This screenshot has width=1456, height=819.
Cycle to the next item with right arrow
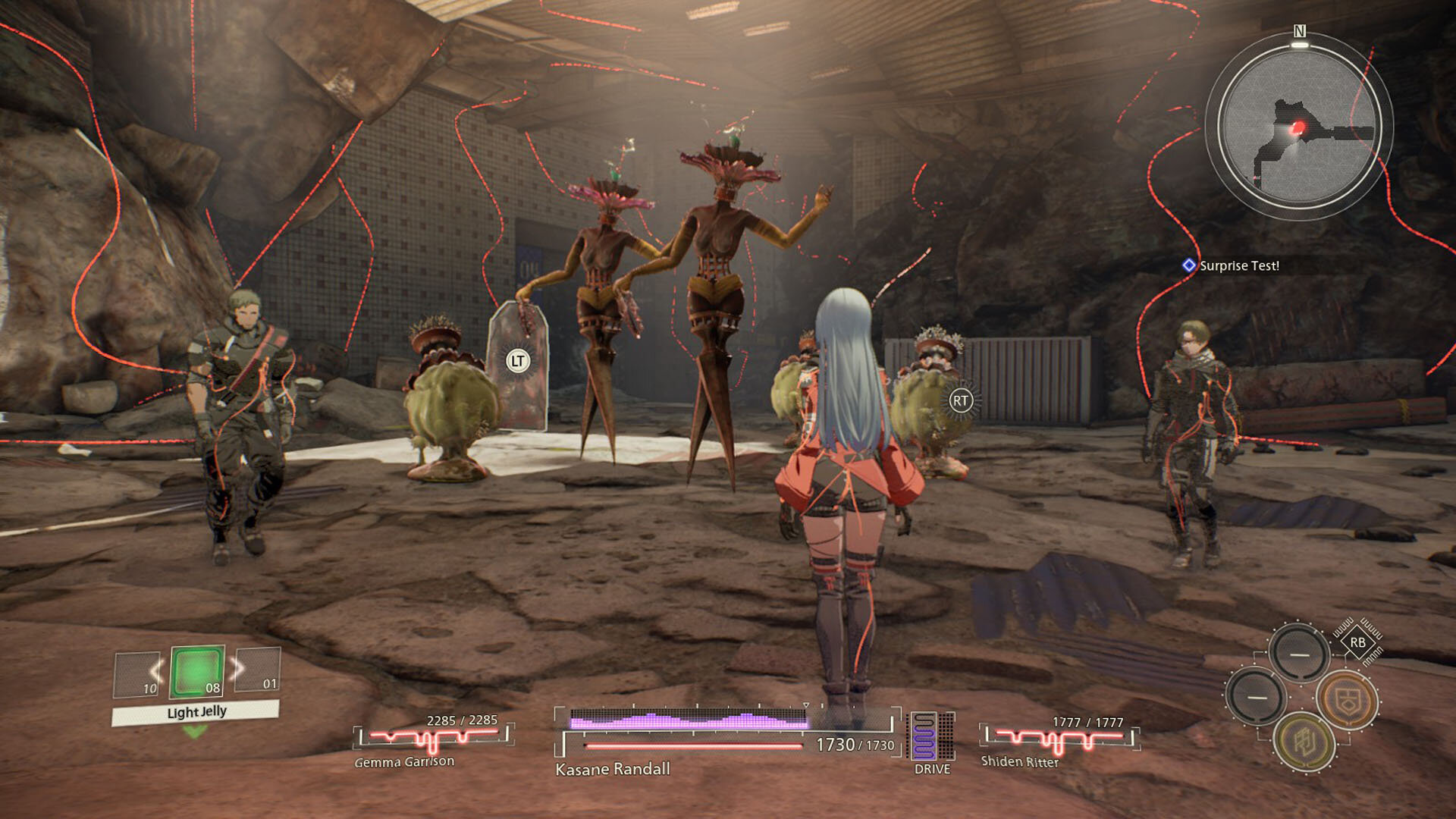pos(239,668)
